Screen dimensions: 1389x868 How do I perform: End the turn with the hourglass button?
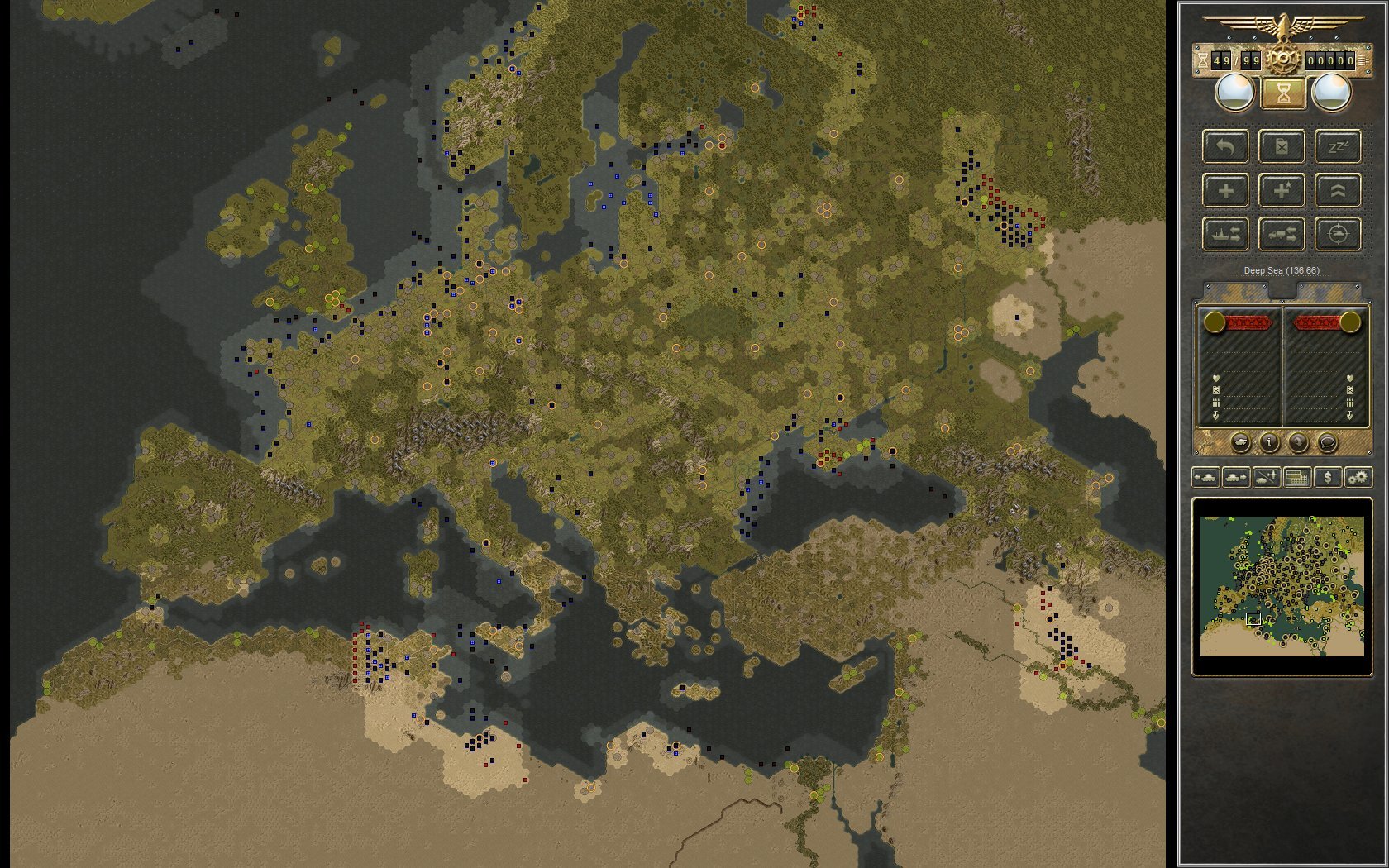pyautogui.click(x=1283, y=93)
